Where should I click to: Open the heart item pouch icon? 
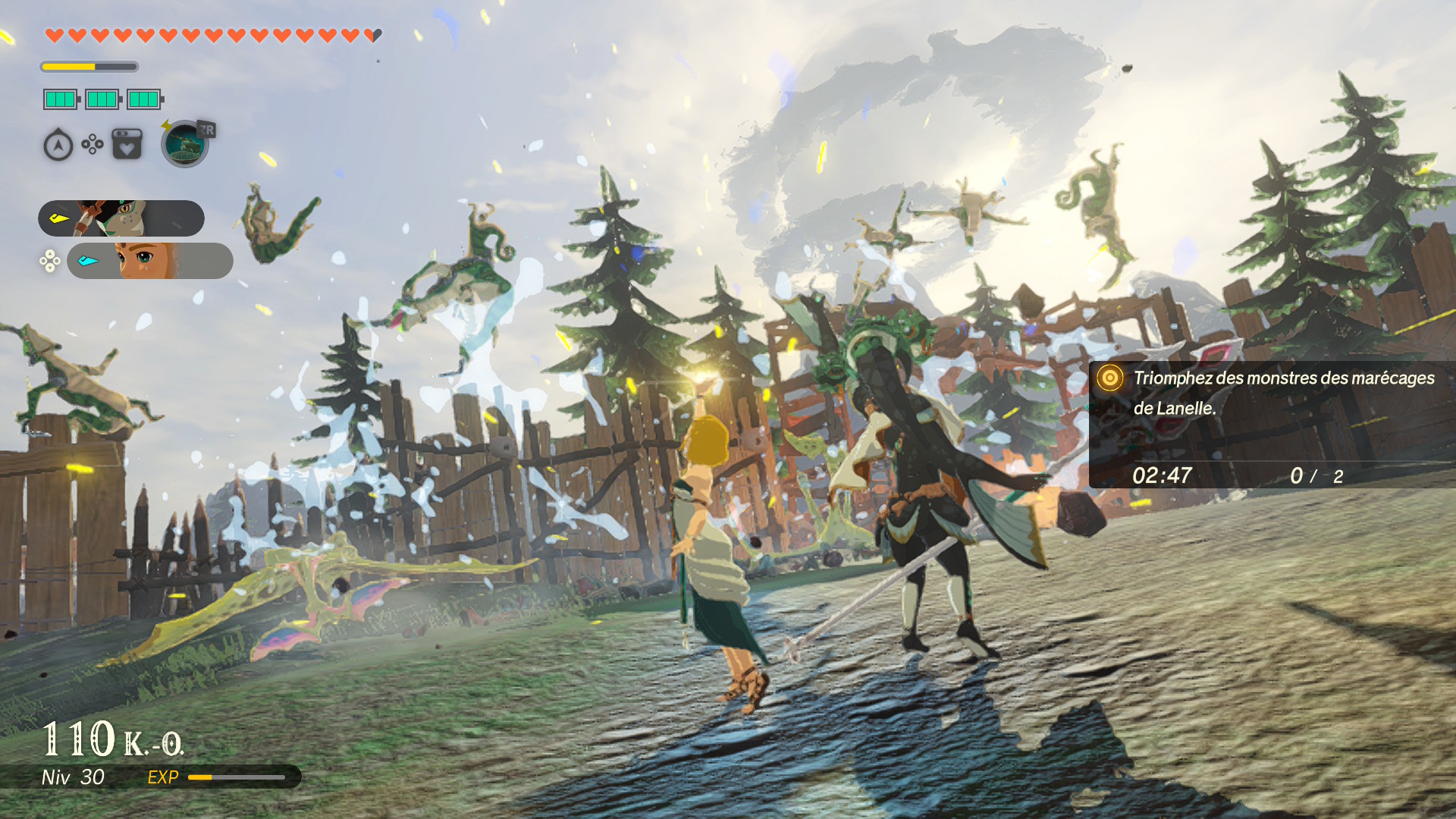pyautogui.click(x=127, y=144)
